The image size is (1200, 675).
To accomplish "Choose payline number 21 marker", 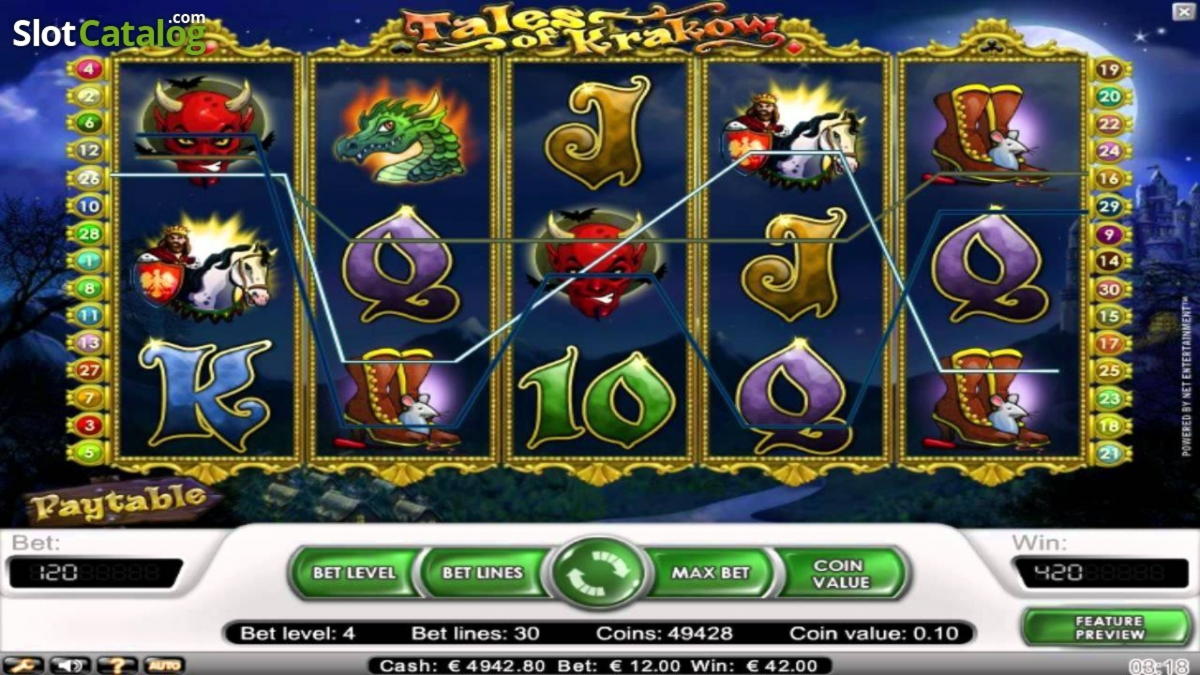I will click(x=1109, y=452).
